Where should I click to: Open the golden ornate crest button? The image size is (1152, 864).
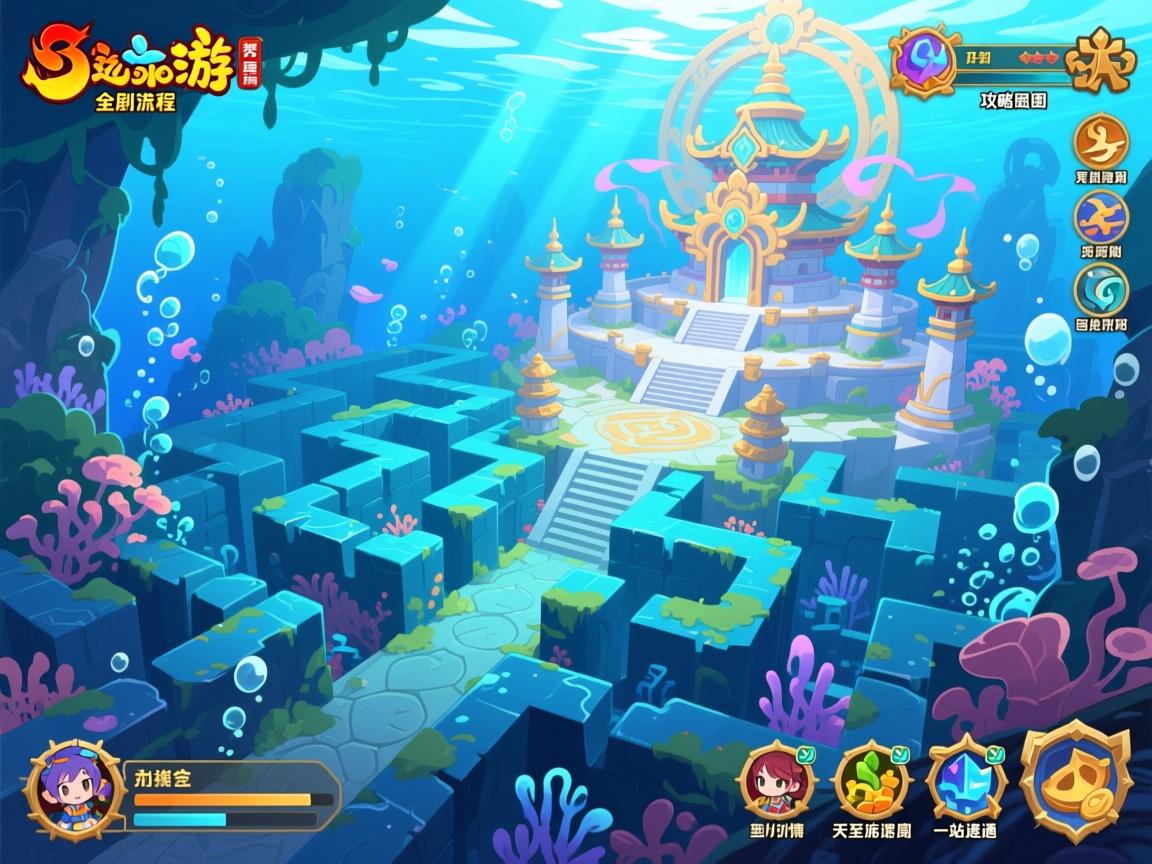click(x=1100, y=60)
